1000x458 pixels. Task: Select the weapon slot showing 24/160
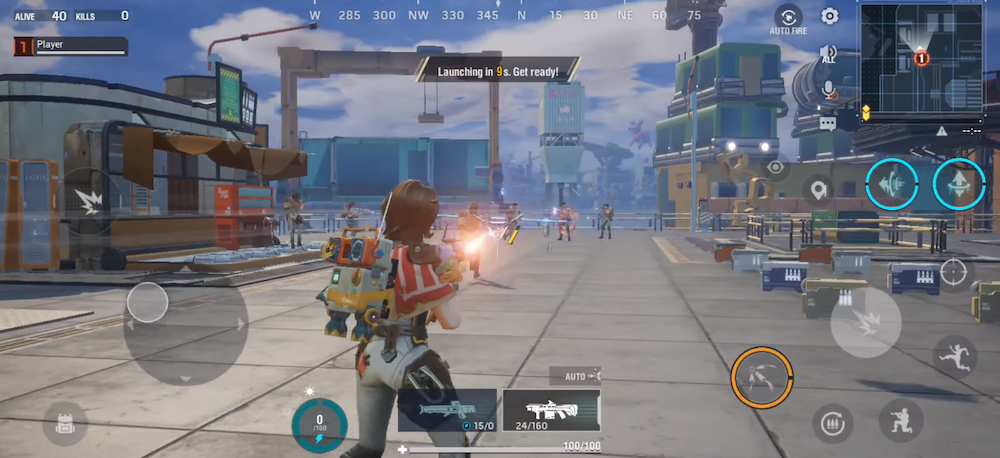(551, 410)
